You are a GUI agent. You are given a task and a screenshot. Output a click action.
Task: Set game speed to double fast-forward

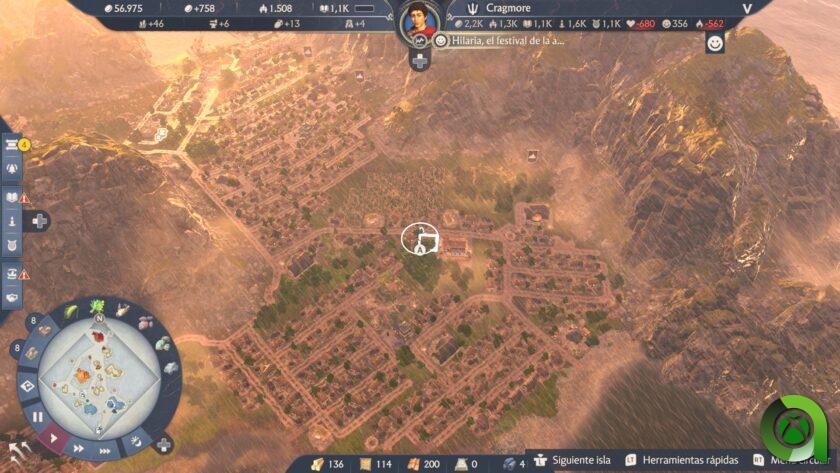point(77,449)
